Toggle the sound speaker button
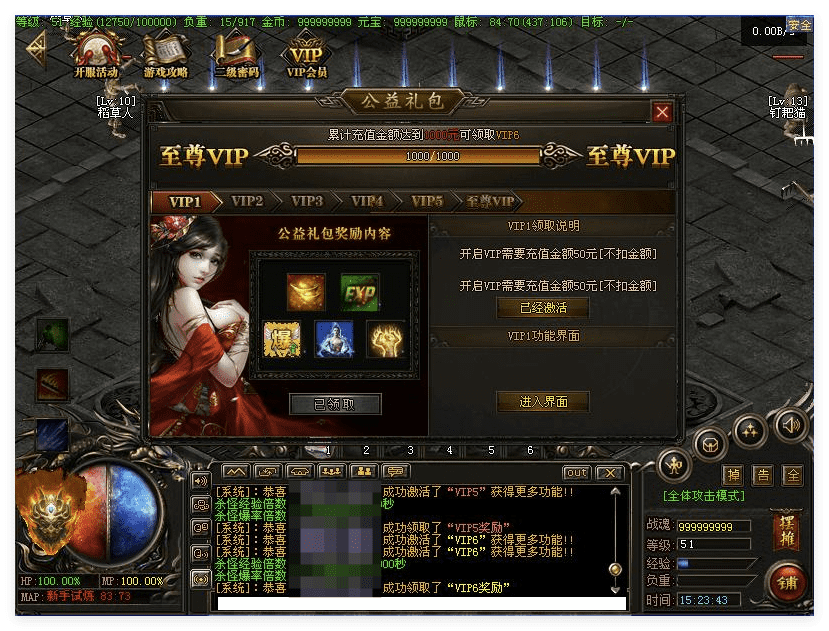The image size is (829, 631). [791, 425]
